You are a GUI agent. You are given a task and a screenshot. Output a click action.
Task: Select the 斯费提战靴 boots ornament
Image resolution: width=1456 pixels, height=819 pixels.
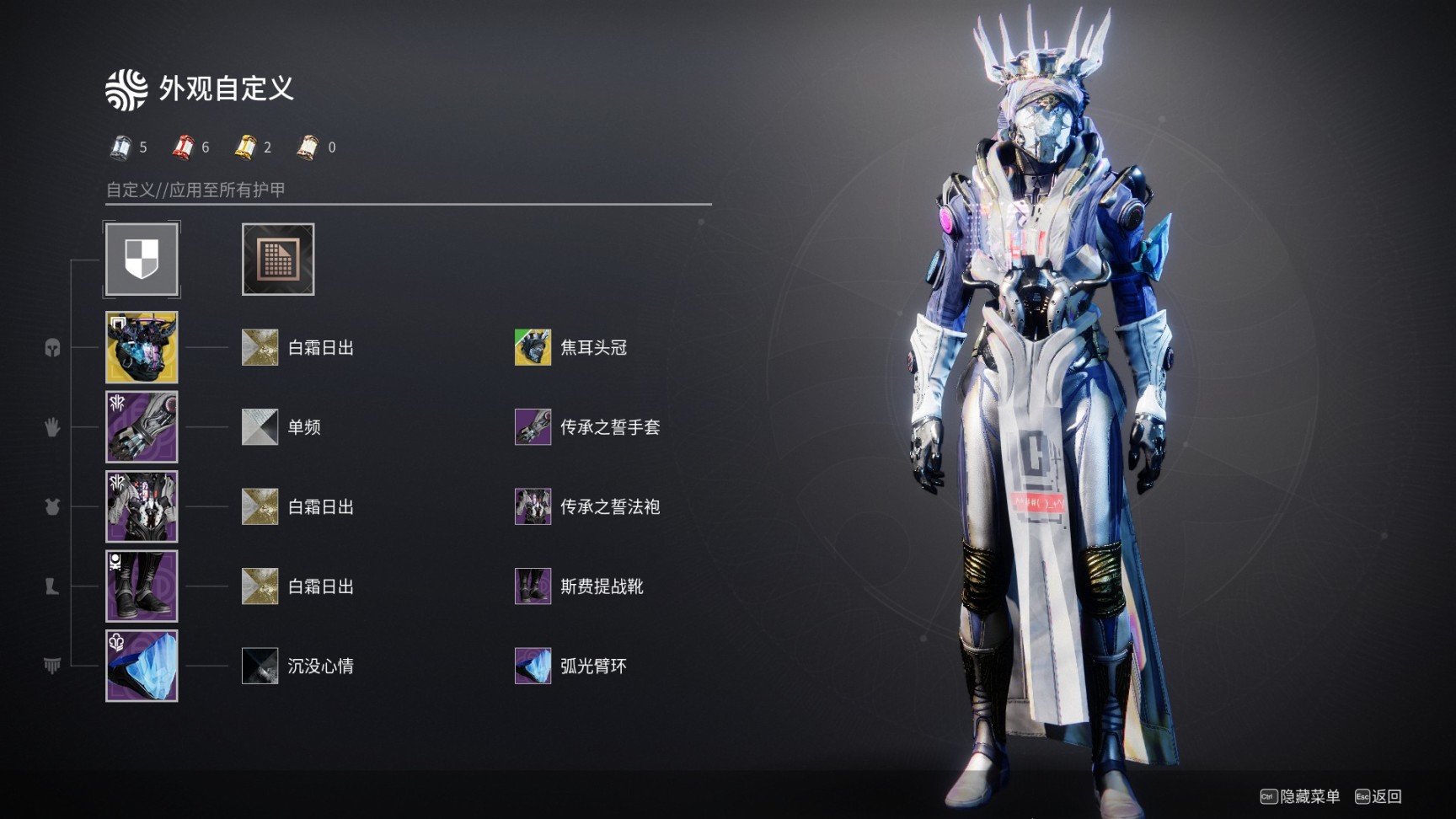532,587
